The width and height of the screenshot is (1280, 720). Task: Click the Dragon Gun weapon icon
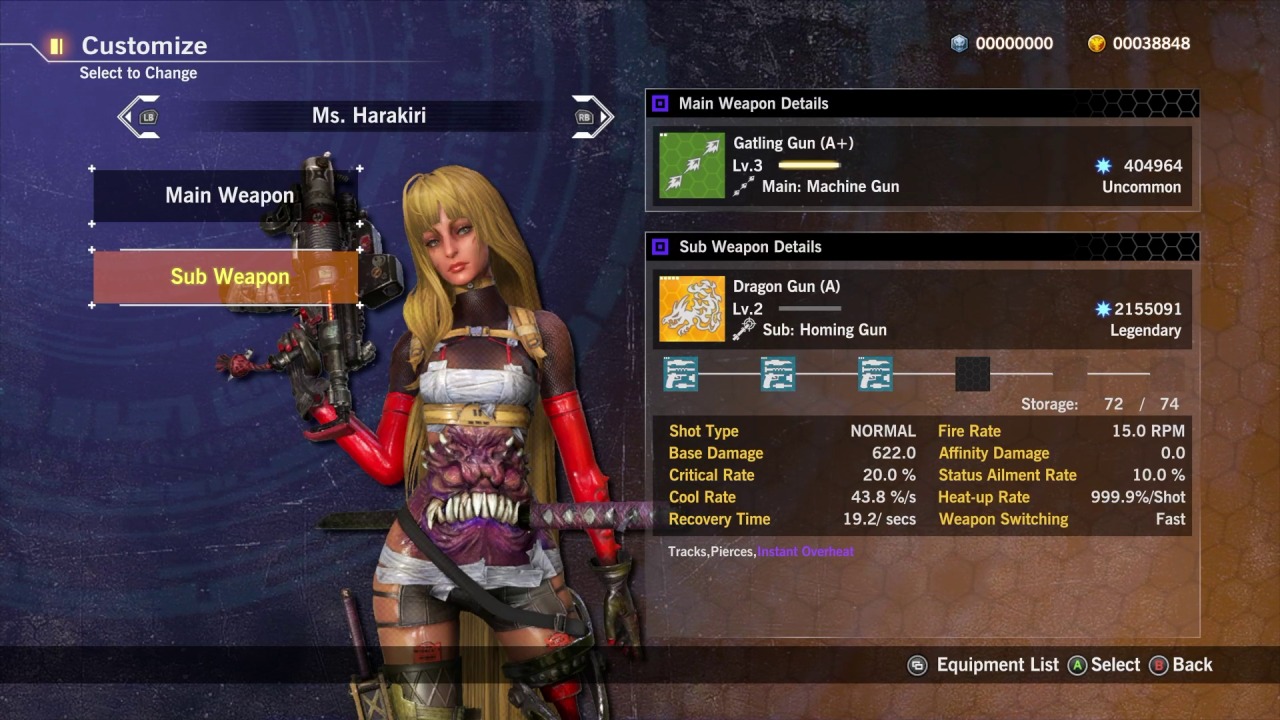(x=691, y=309)
